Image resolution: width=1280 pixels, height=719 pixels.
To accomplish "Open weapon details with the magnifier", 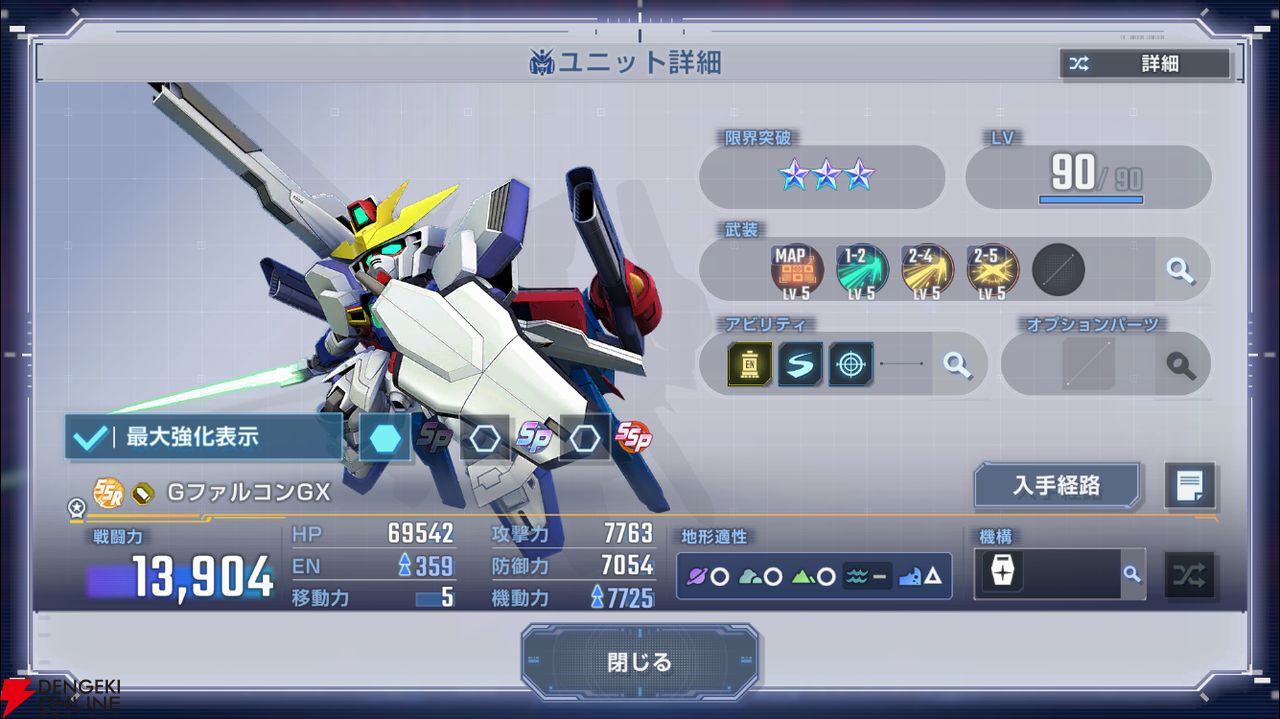I will (1180, 270).
